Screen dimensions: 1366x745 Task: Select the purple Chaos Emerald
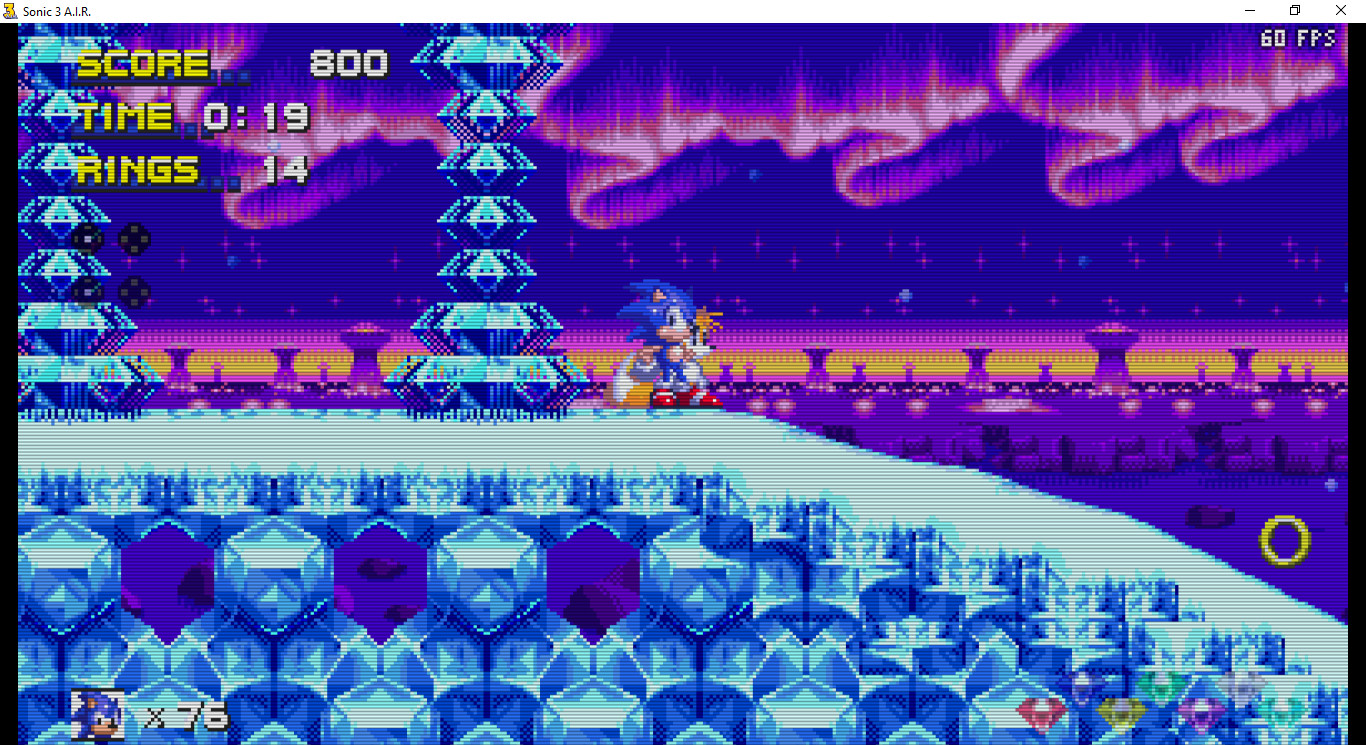pos(1200,712)
